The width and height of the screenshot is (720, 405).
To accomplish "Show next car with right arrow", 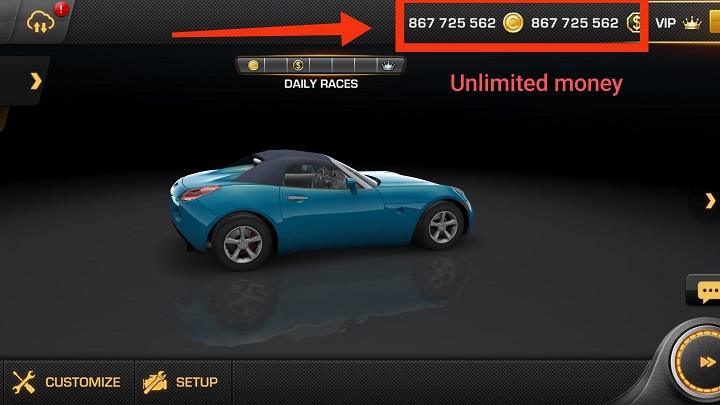I will pos(708,202).
